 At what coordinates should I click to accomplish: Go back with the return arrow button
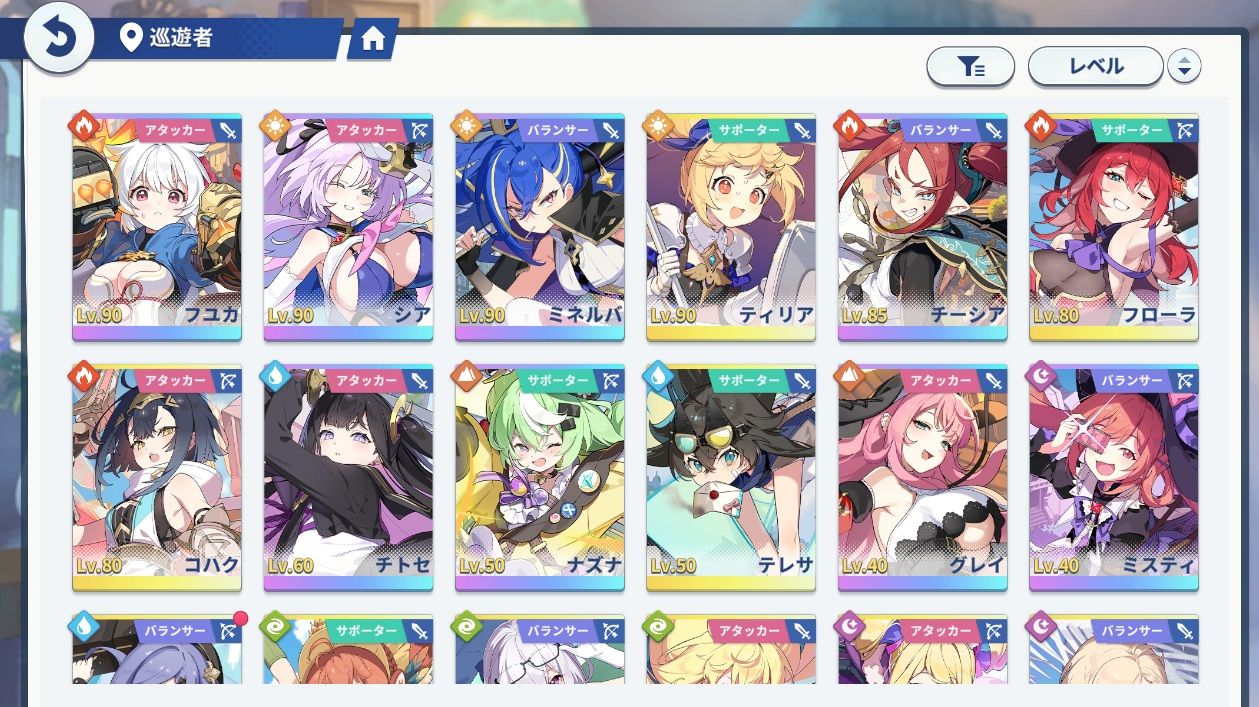coord(58,39)
